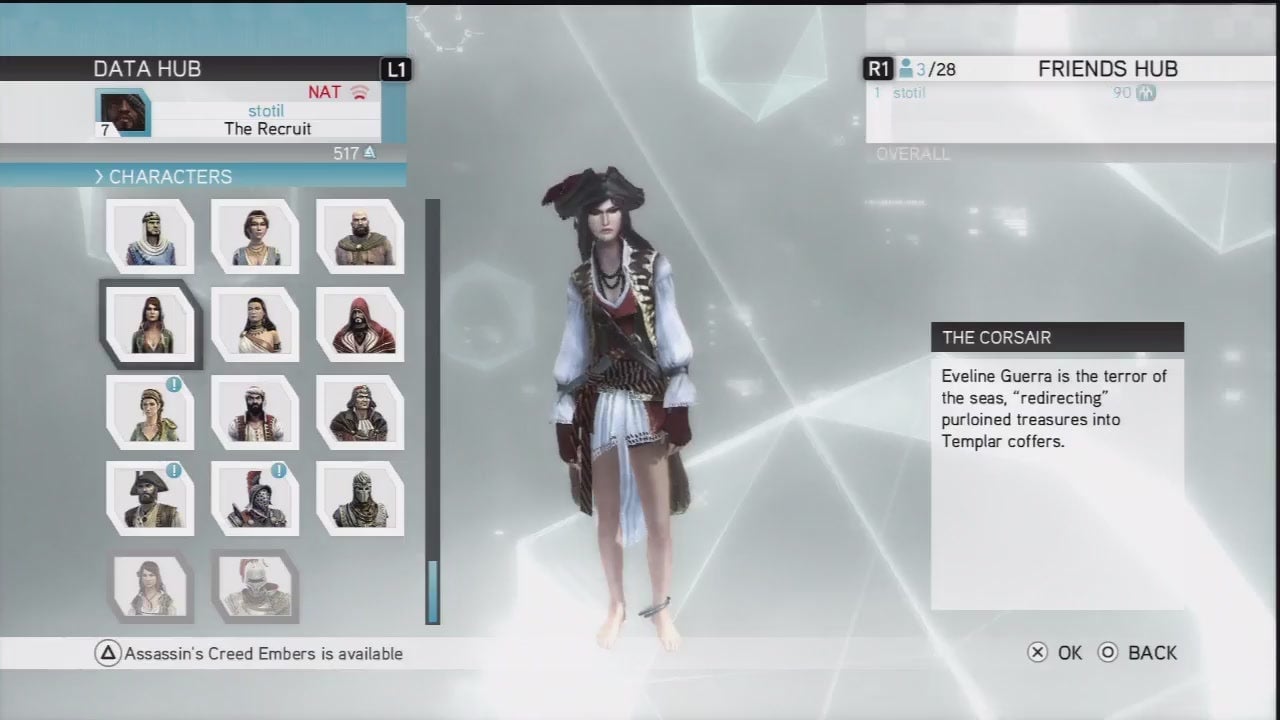The width and height of the screenshot is (1280, 720).
Task: Select the greyed-out woman portrait
Action: (x=150, y=586)
